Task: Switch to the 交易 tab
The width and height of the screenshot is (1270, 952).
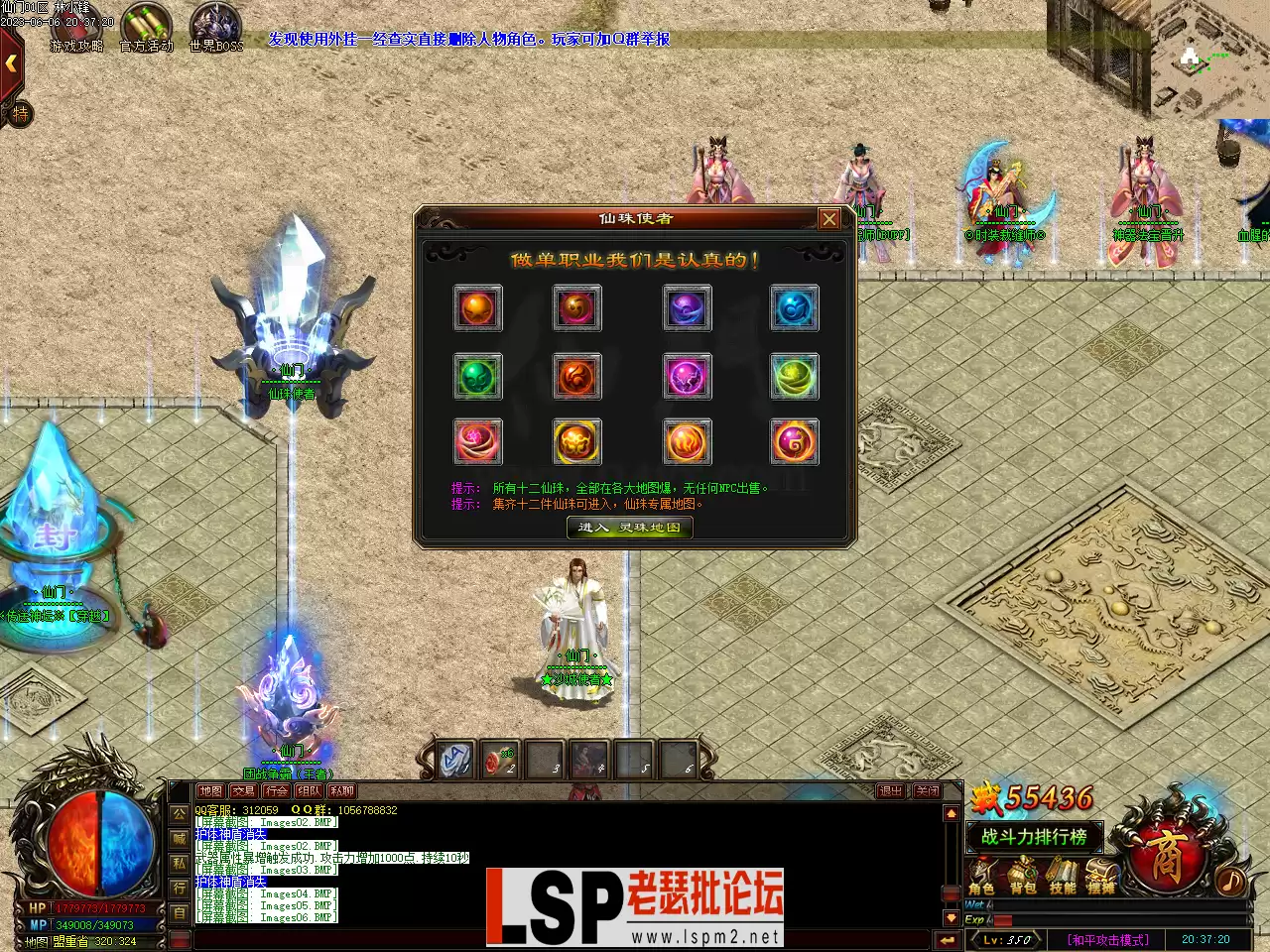Action: click(243, 791)
